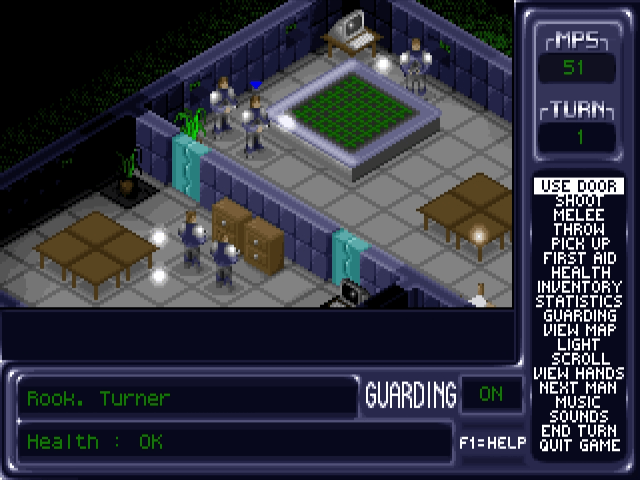
Task: Open View Map
Action: (x=579, y=330)
